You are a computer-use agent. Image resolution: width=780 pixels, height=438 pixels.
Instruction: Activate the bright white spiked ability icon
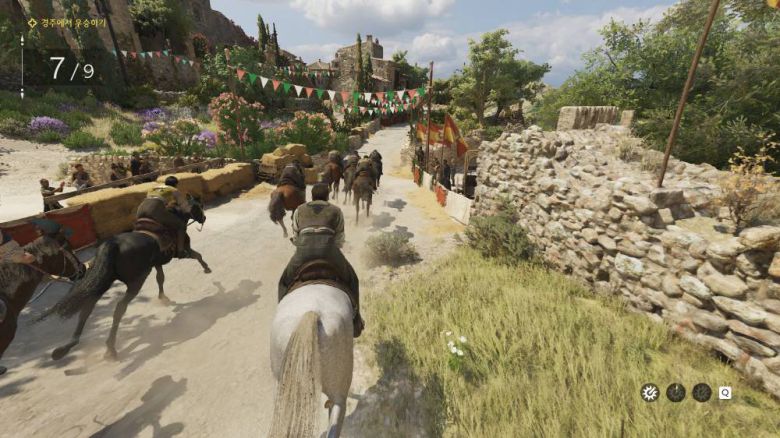(650, 392)
